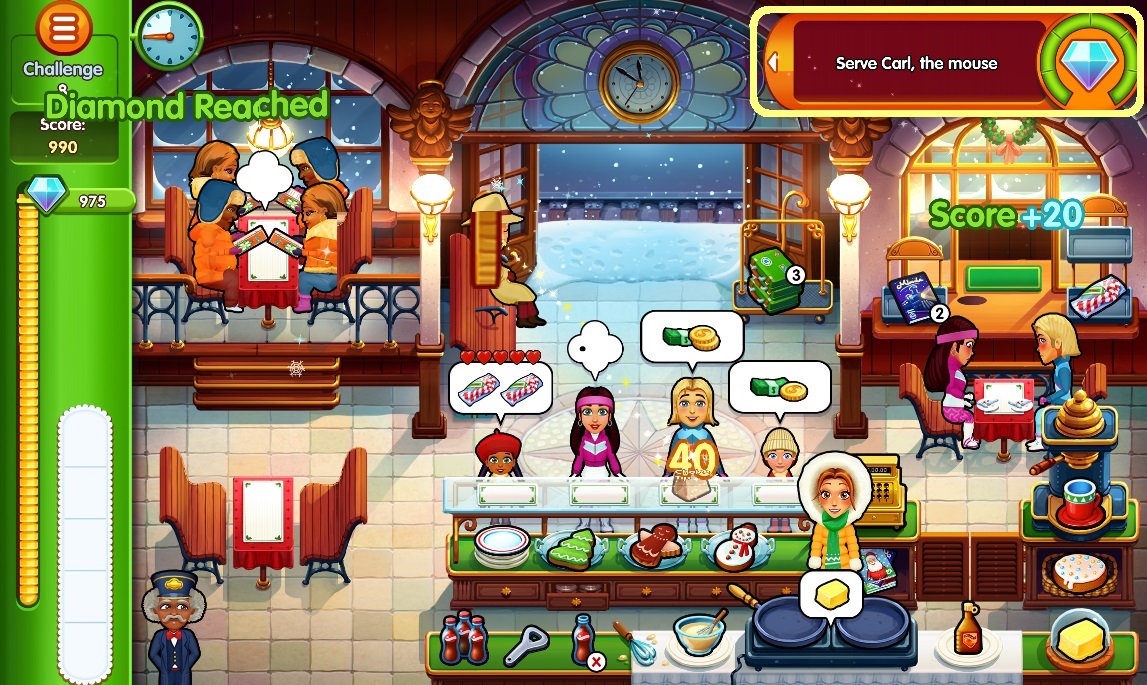The height and width of the screenshot is (685, 1147).
Task: Open the Challenge panel
Action: (x=63, y=70)
